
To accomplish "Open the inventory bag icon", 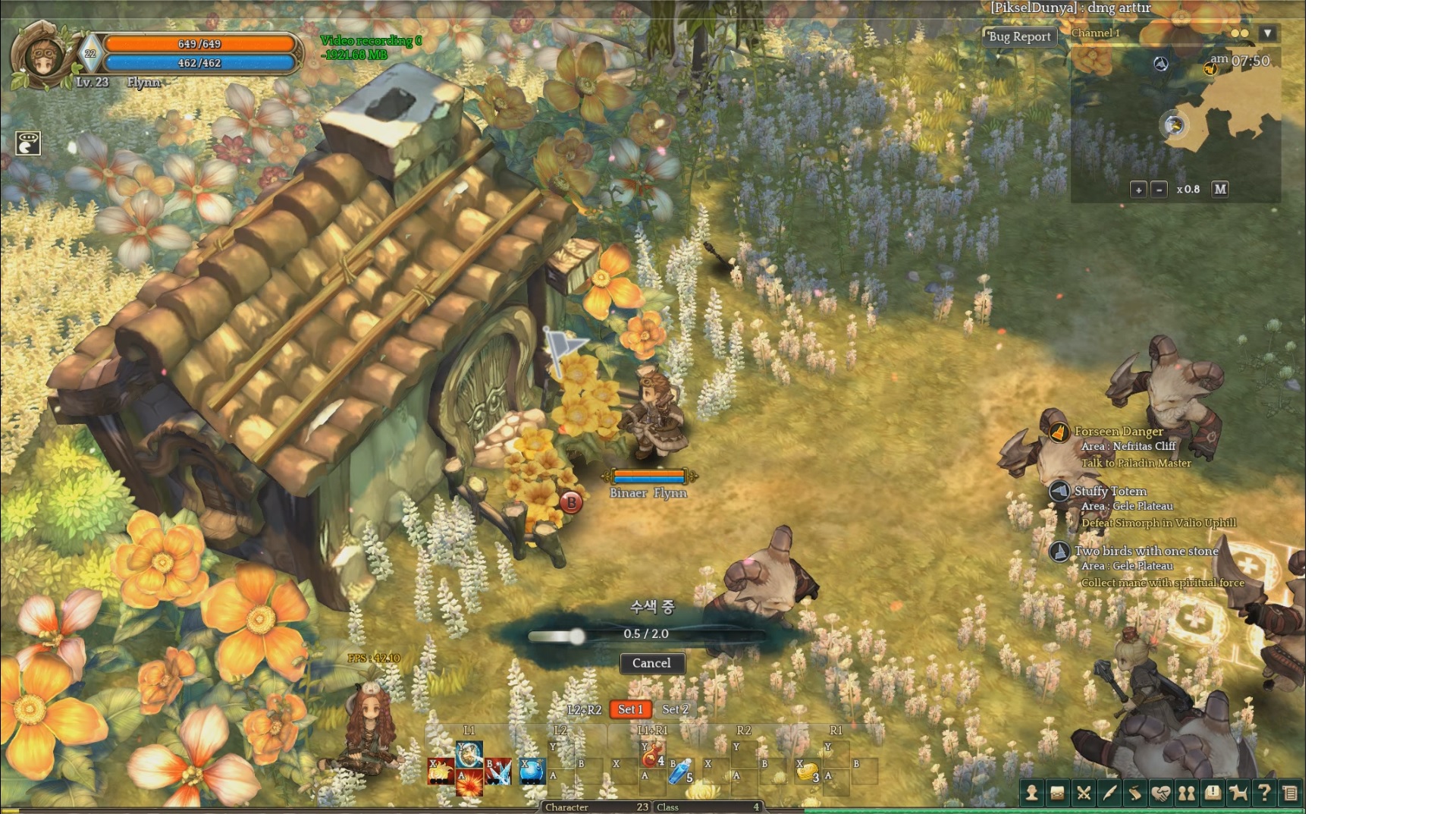I will [x=1057, y=794].
